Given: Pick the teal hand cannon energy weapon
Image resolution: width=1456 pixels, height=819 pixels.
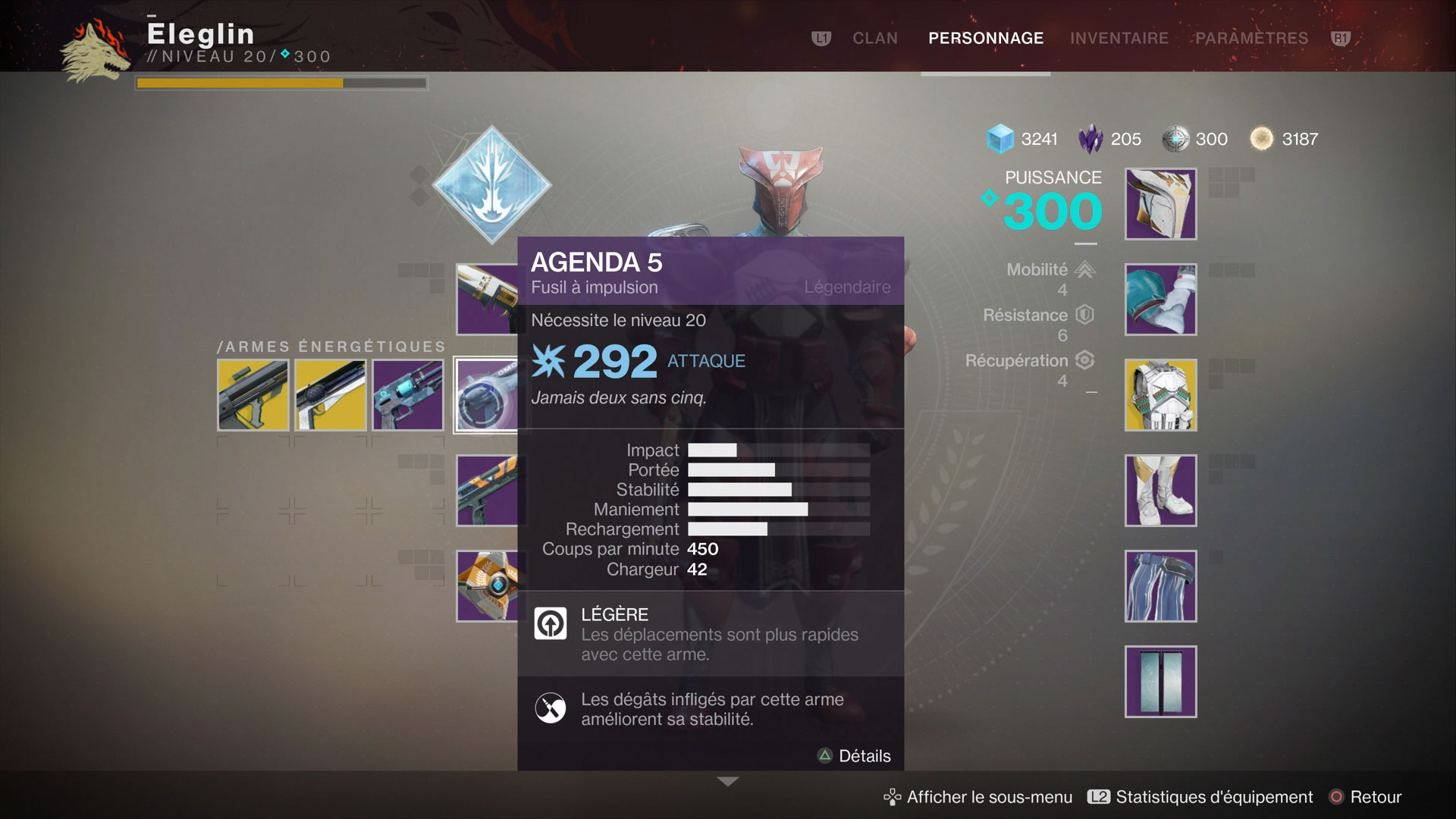Looking at the screenshot, I should (408, 395).
